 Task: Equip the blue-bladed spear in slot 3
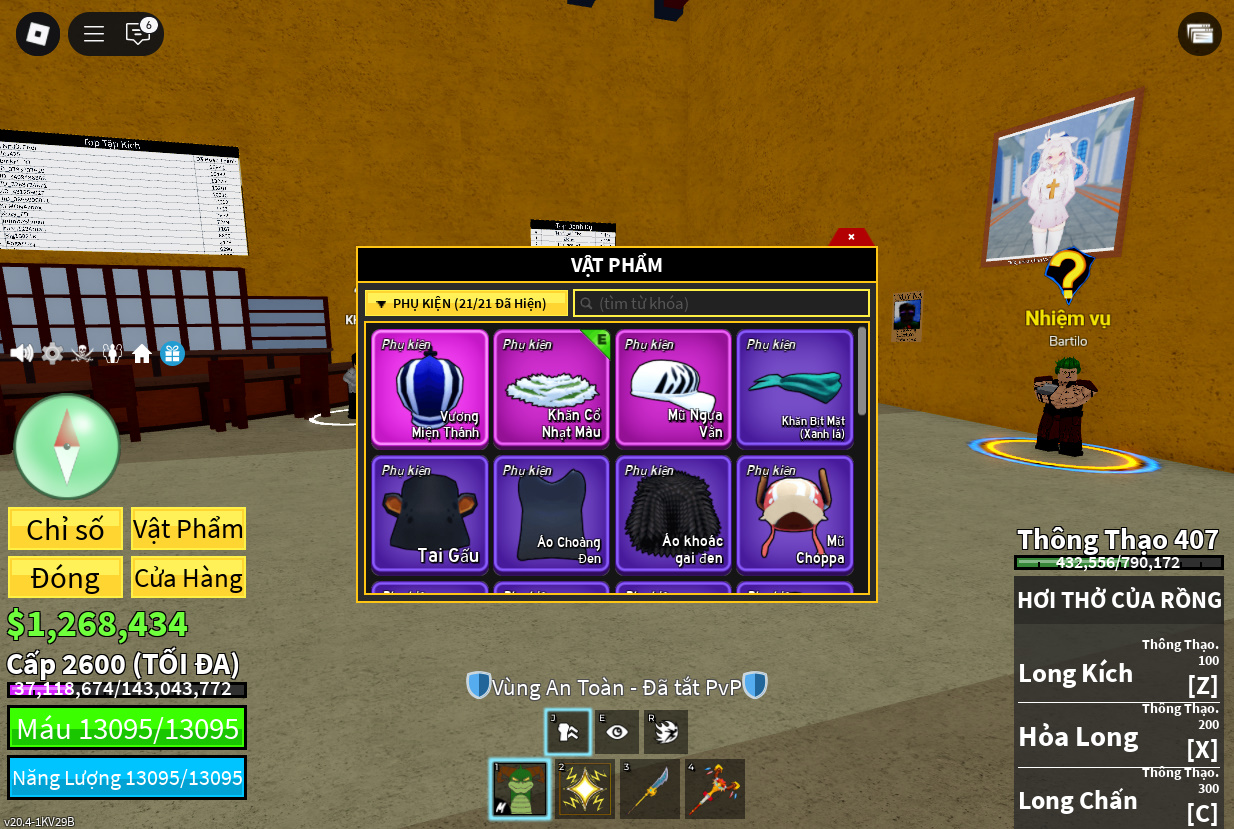650,789
